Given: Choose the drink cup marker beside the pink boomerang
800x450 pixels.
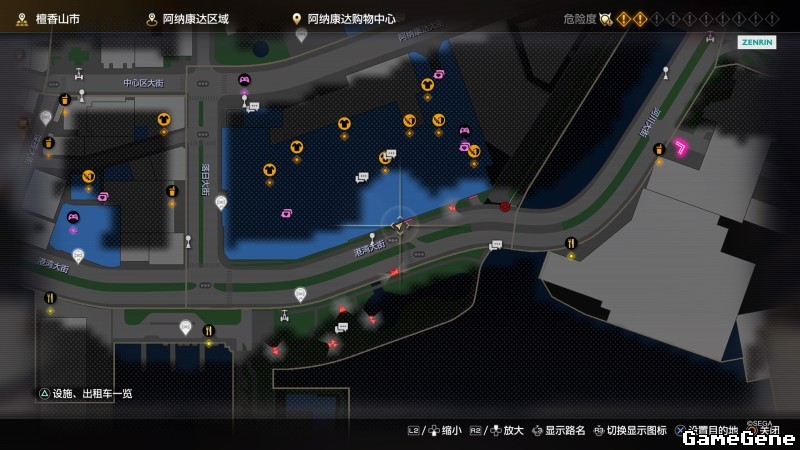Looking at the screenshot, I should 659,150.
